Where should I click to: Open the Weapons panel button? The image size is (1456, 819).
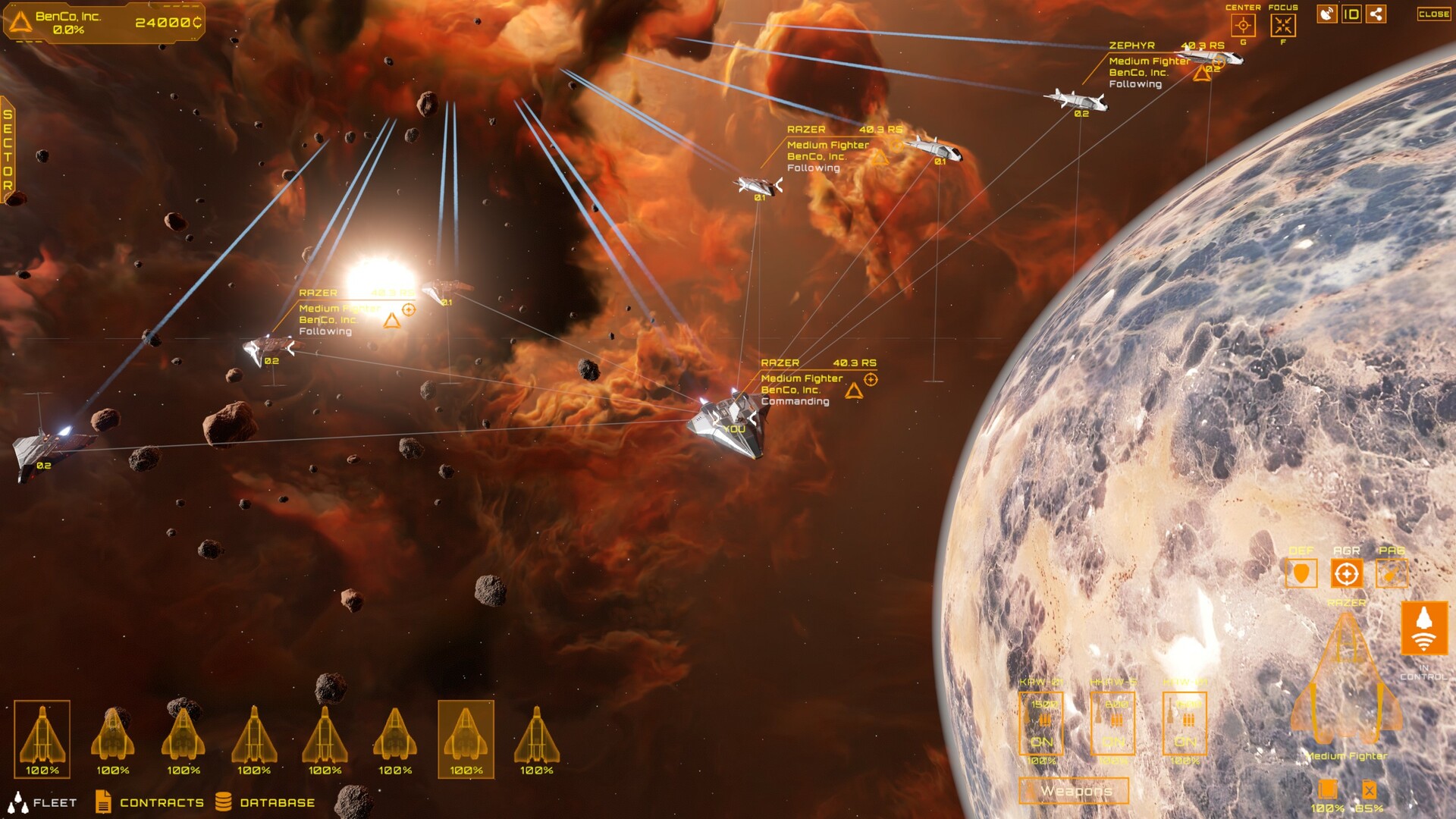(1075, 790)
